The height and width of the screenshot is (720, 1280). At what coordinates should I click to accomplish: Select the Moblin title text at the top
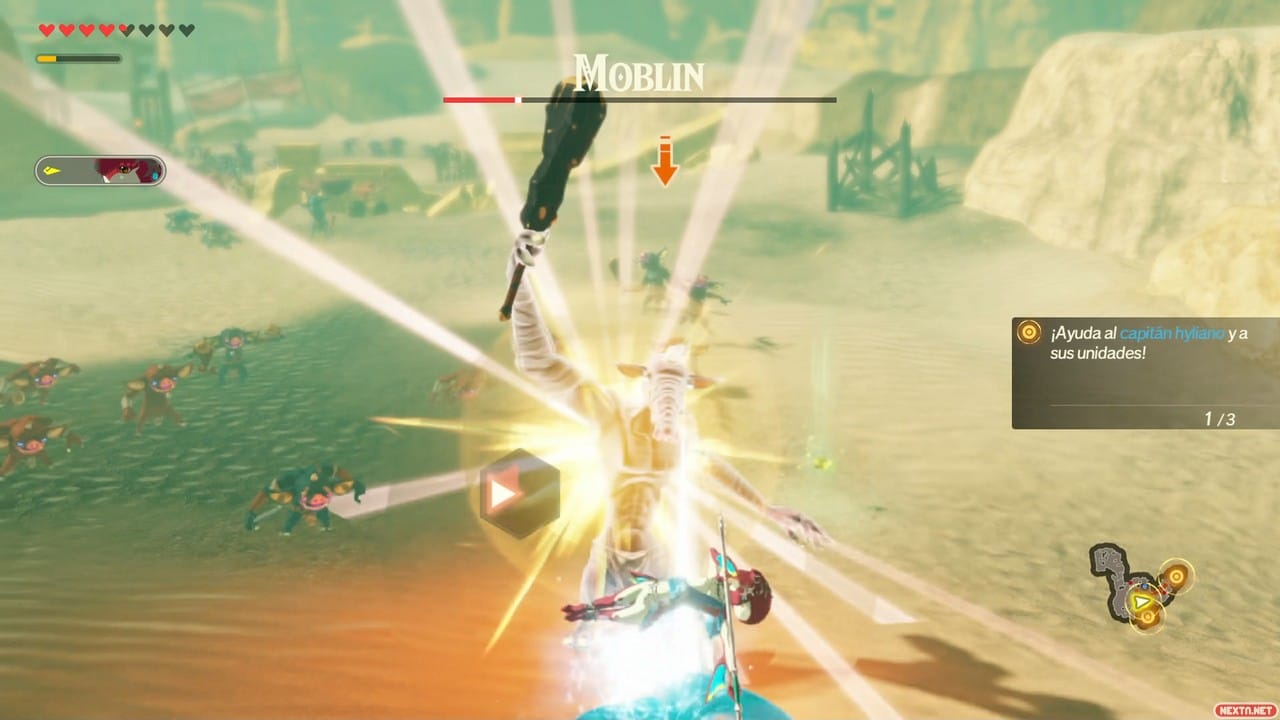point(638,72)
